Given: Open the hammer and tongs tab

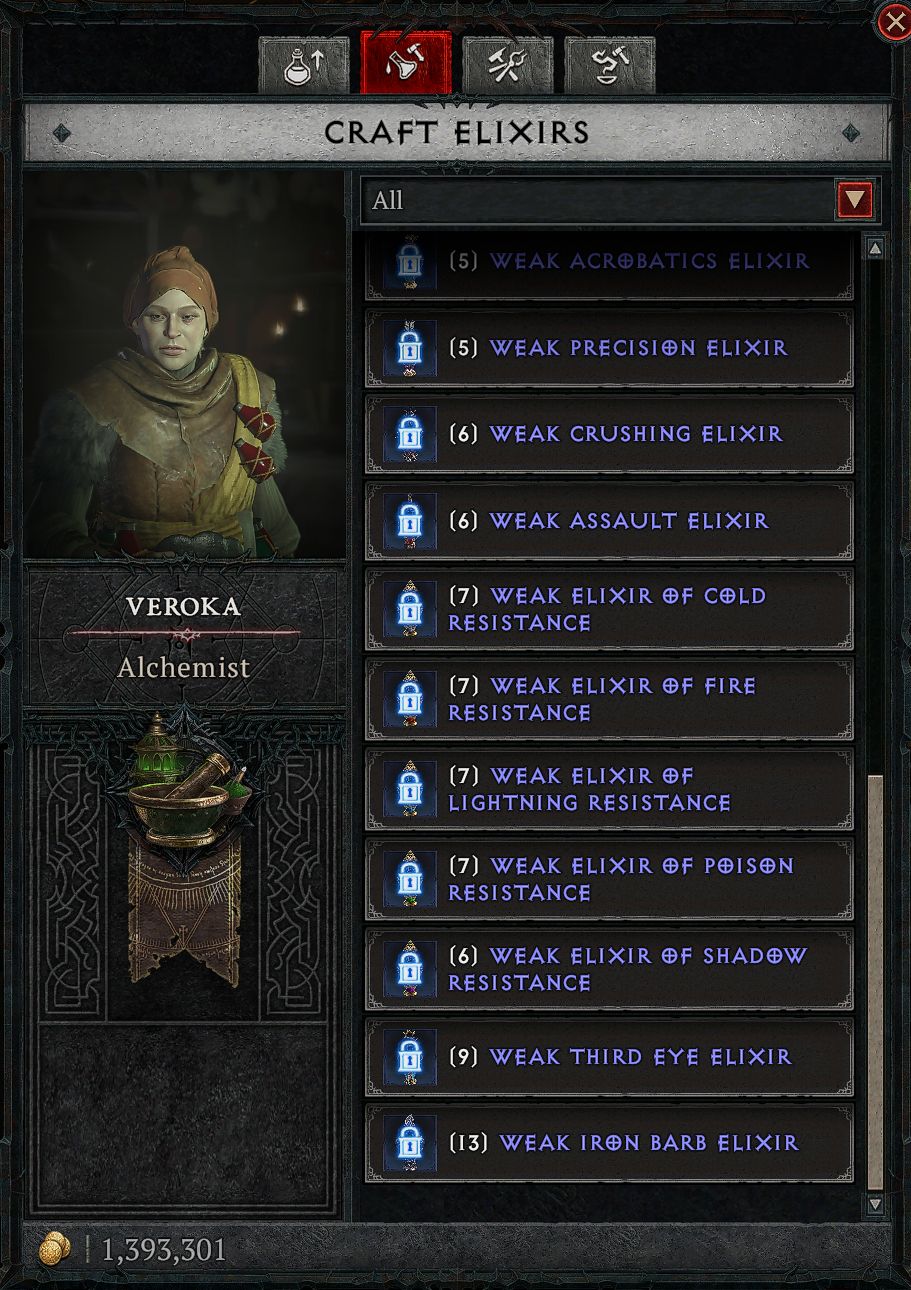Looking at the screenshot, I should tap(508, 65).
